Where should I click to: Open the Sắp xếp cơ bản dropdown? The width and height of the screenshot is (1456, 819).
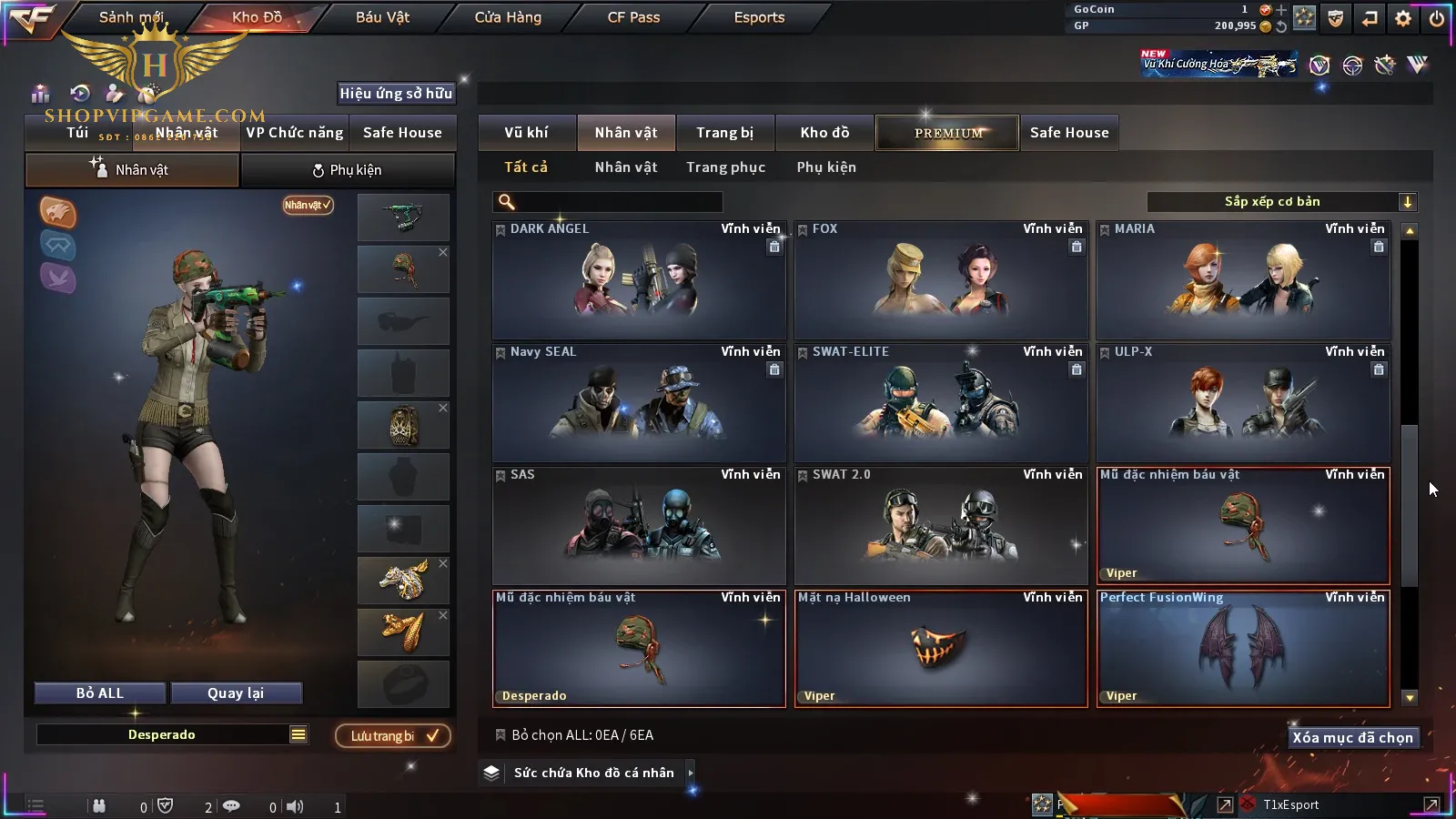coord(1281,202)
